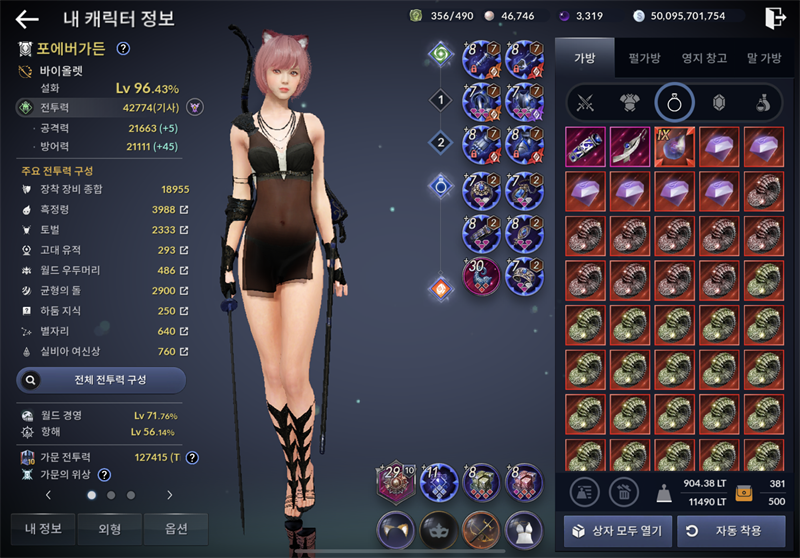Select the cat ears costume slot
This screenshot has width=800, height=558.
click(395, 528)
